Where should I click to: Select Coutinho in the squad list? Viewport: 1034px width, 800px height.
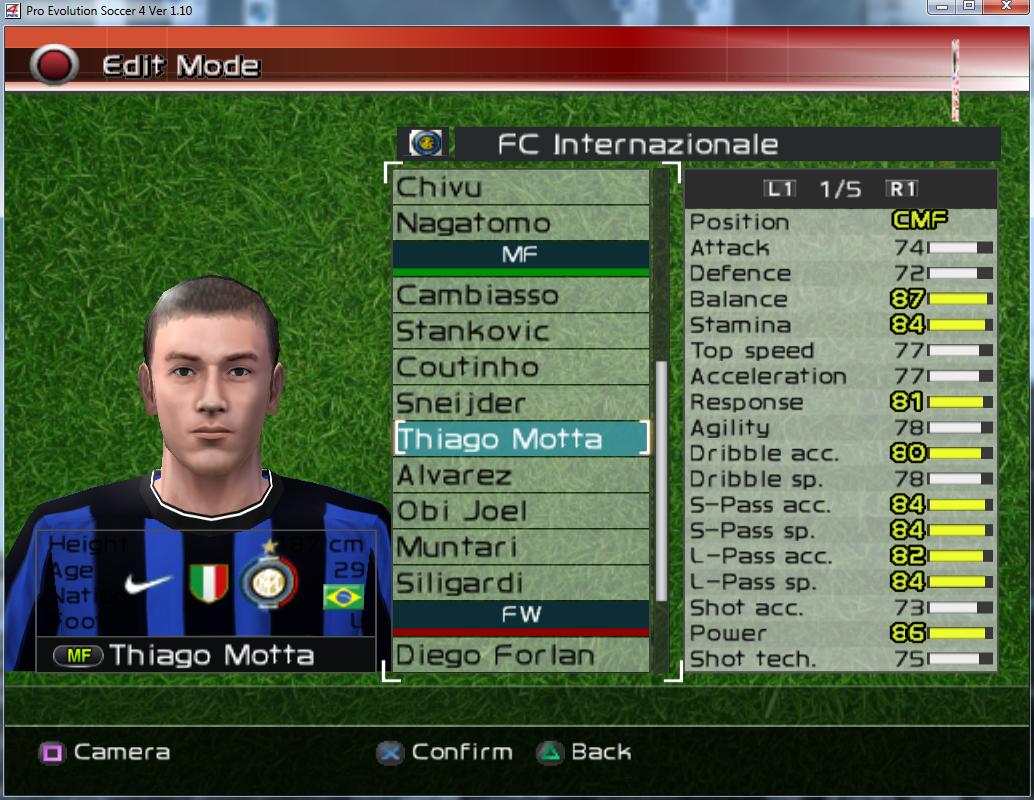click(520, 367)
